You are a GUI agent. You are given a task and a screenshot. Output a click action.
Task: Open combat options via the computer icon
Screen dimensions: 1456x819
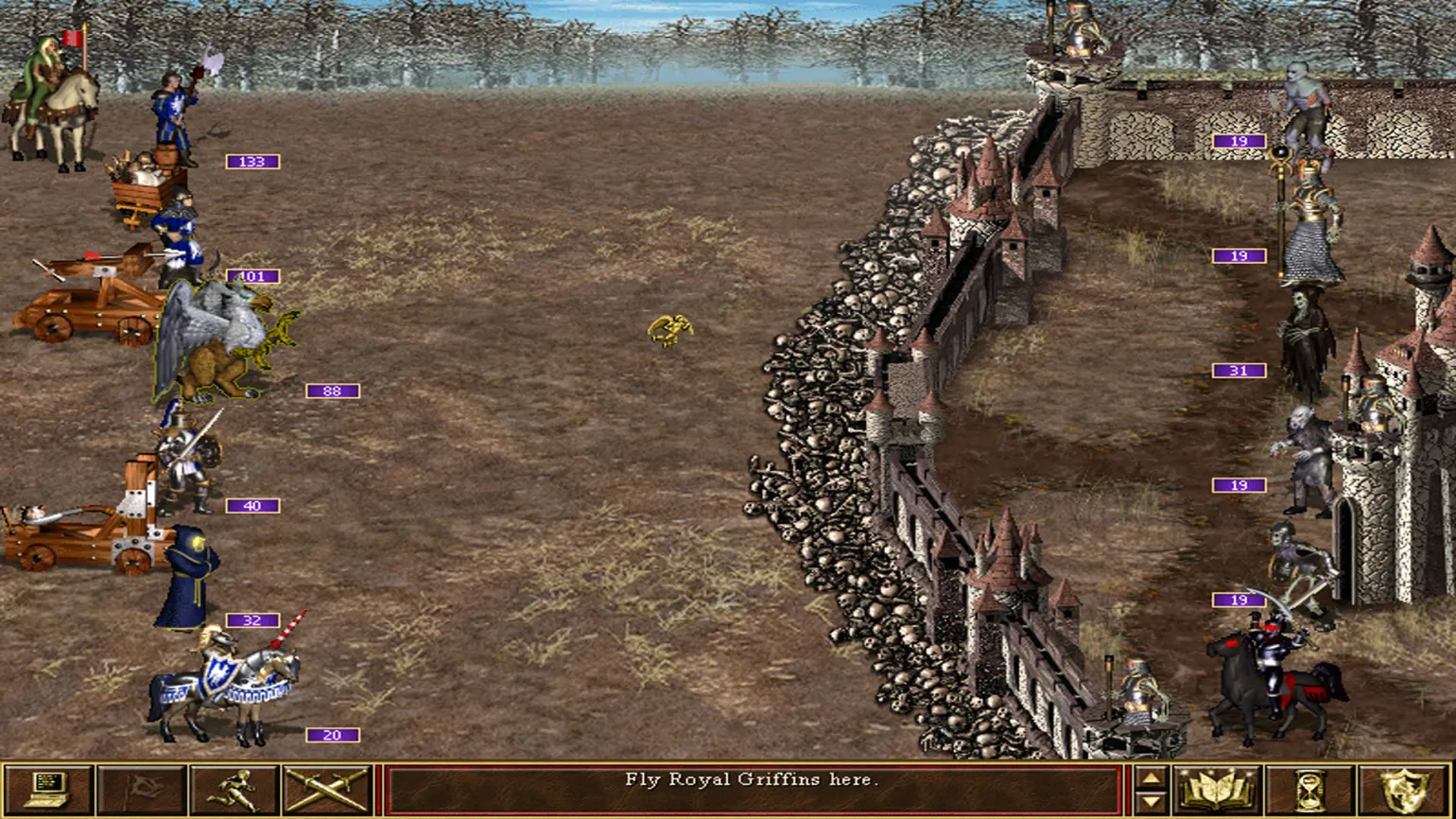tap(48, 790)
